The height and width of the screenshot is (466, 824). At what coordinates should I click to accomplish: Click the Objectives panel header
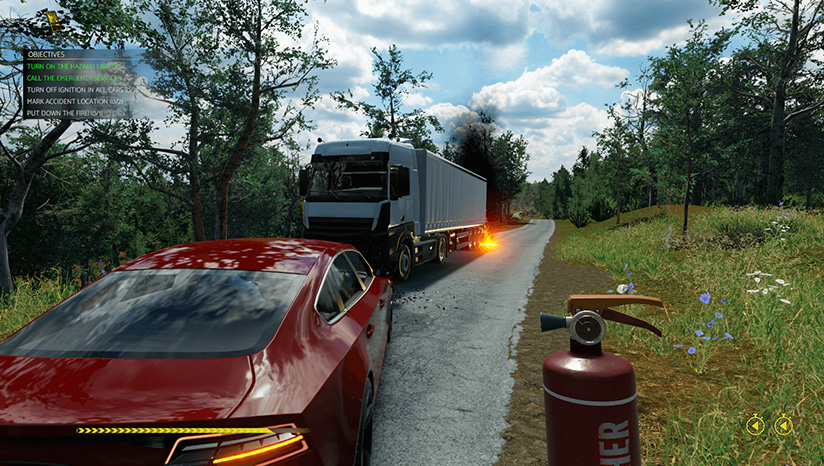click(46, 54)
